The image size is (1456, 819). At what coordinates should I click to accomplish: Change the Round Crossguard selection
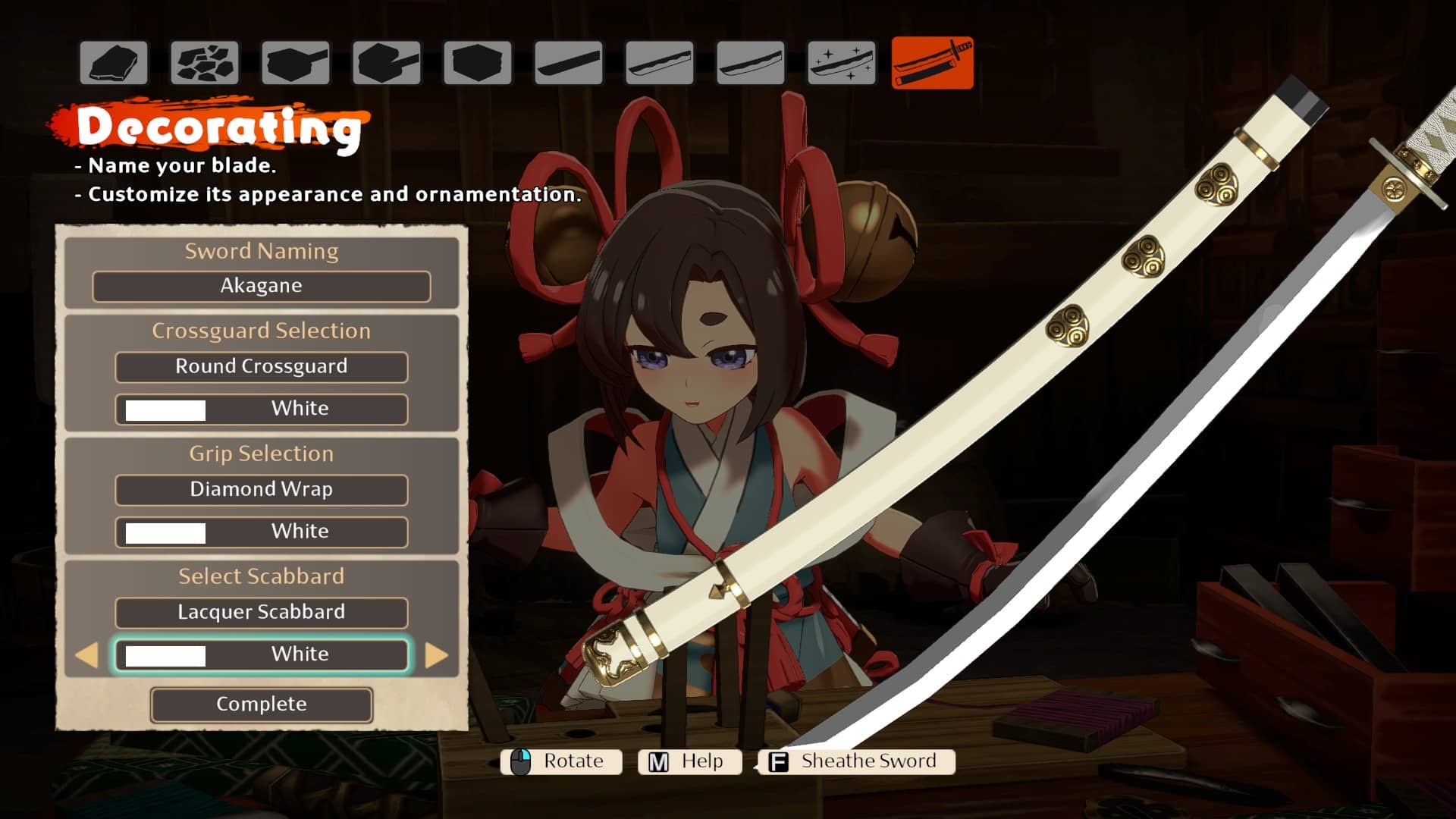point(261,367)
